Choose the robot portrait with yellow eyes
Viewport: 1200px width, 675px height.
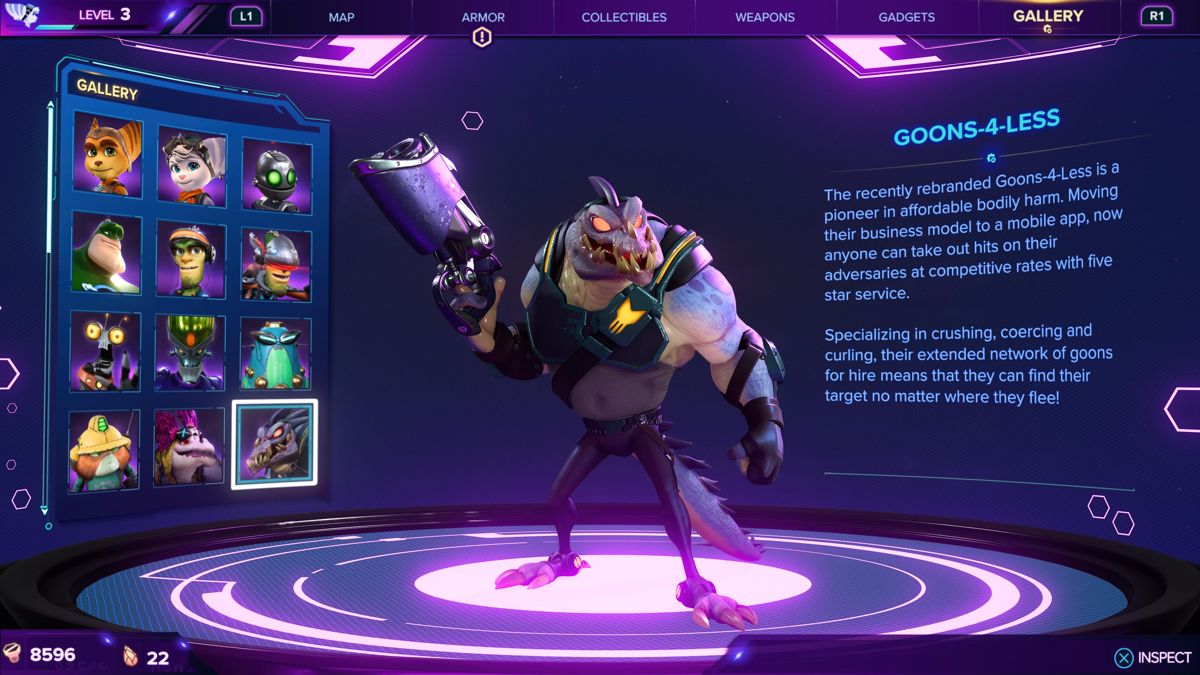105,350
